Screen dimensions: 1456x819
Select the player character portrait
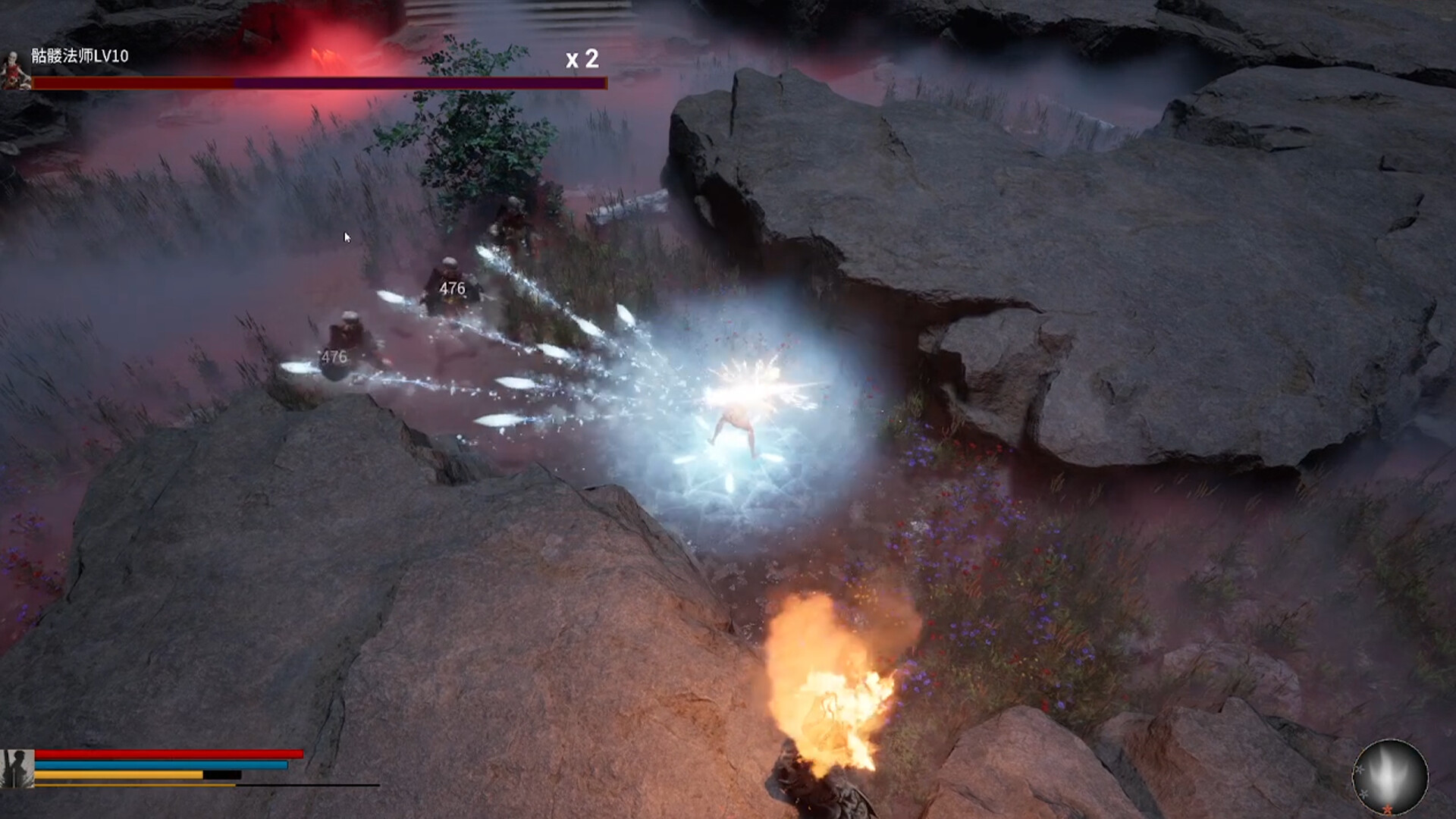coord(17,767)
